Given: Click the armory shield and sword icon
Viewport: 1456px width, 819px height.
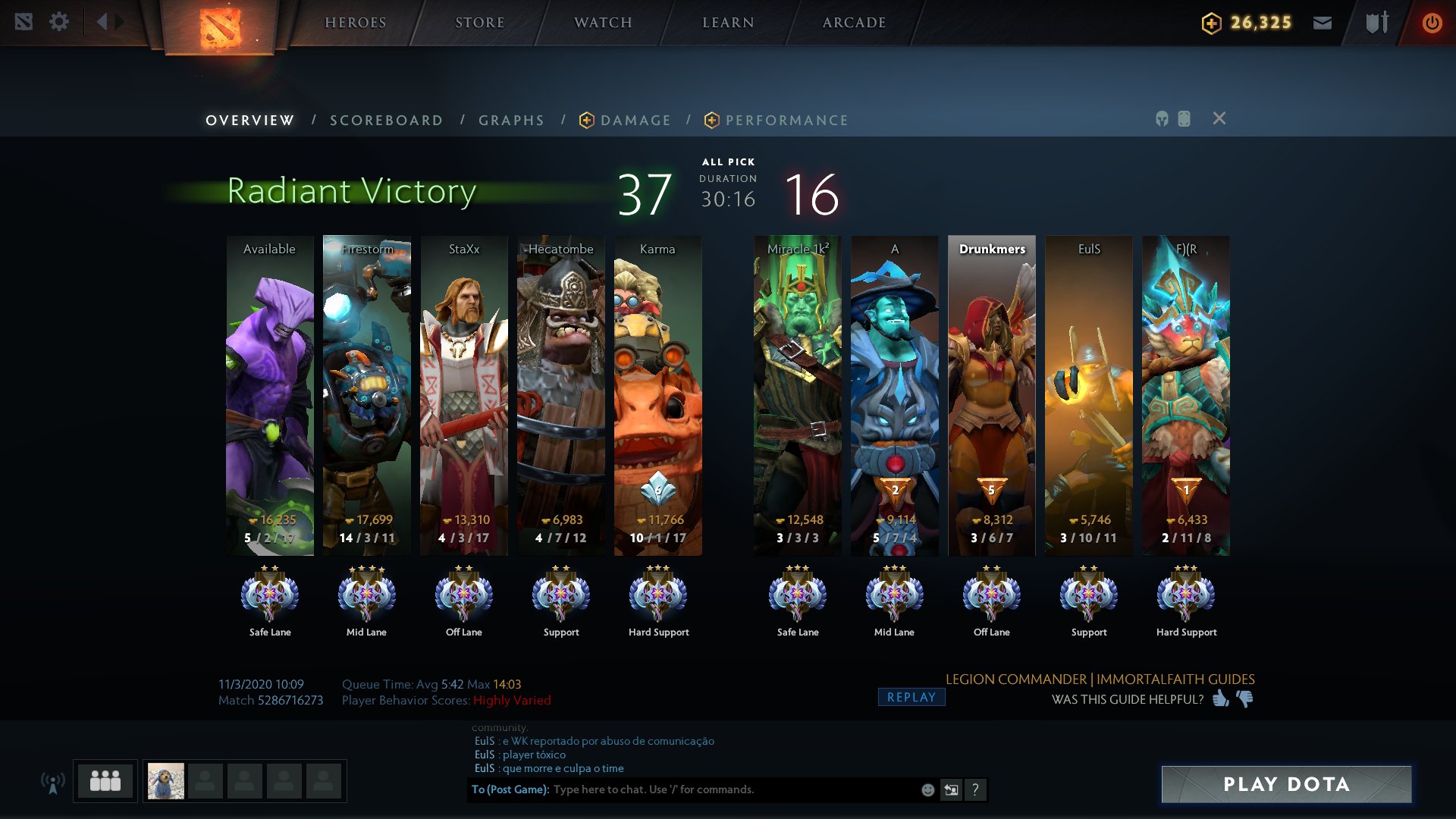Looking at the screenshot, I should [x=1375, y=22].
